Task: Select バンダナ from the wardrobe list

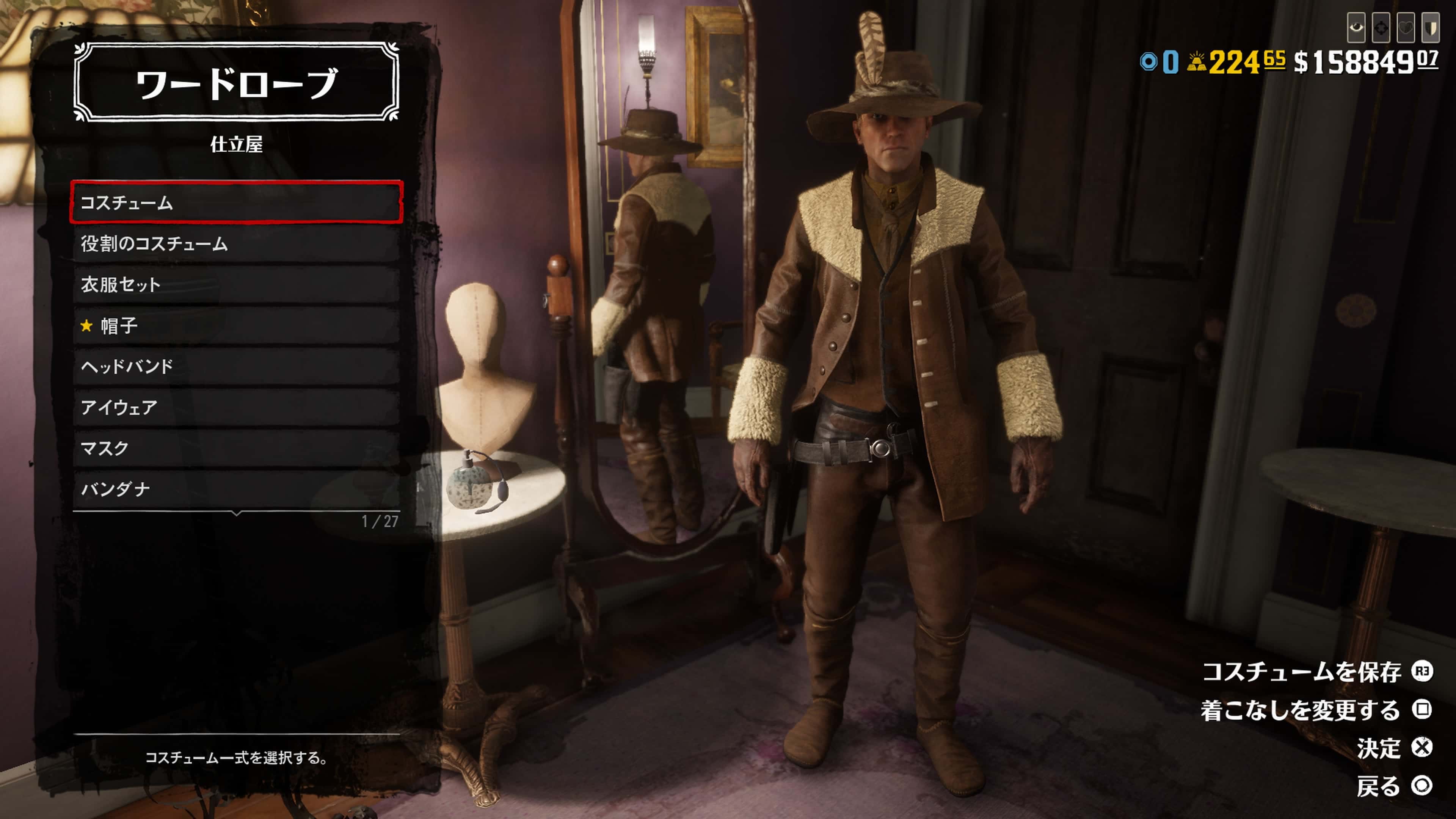Action: 236,489
